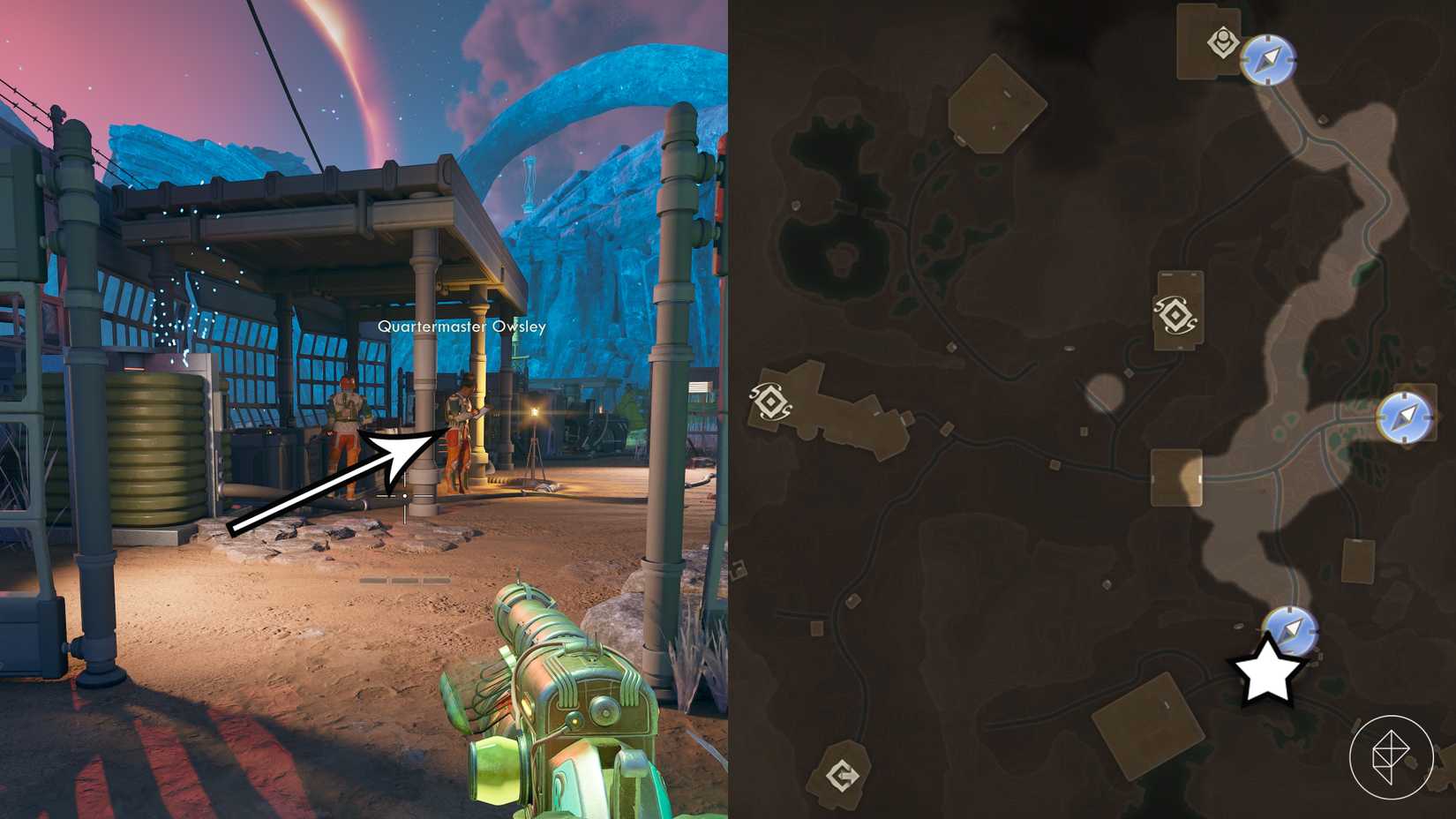This screenshot has height=819, width=1456.
Task: Select the faction emblem on the left map edge
Action: click(769, 403)
